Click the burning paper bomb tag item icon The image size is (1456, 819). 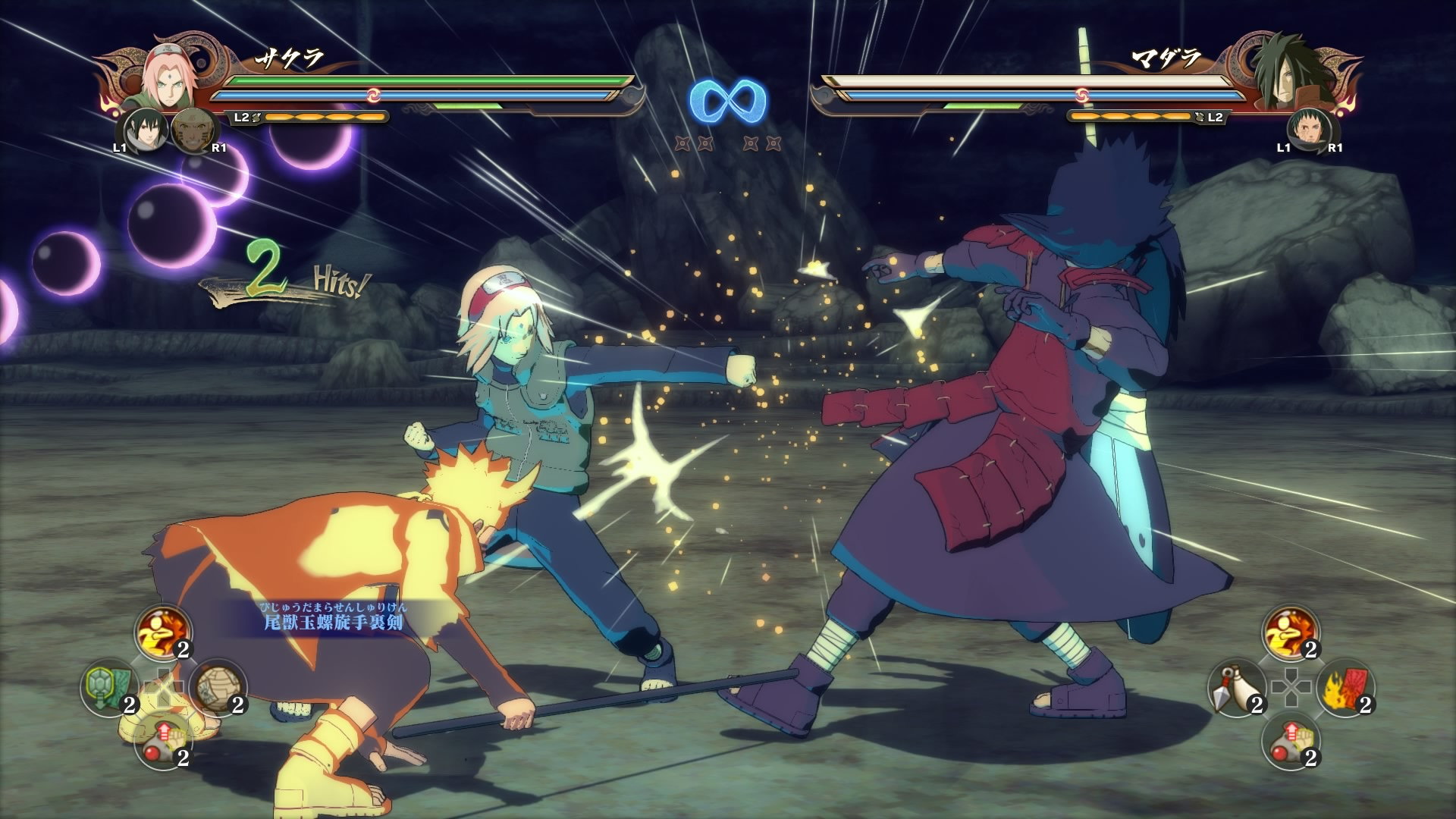[x=1346, y=690]
